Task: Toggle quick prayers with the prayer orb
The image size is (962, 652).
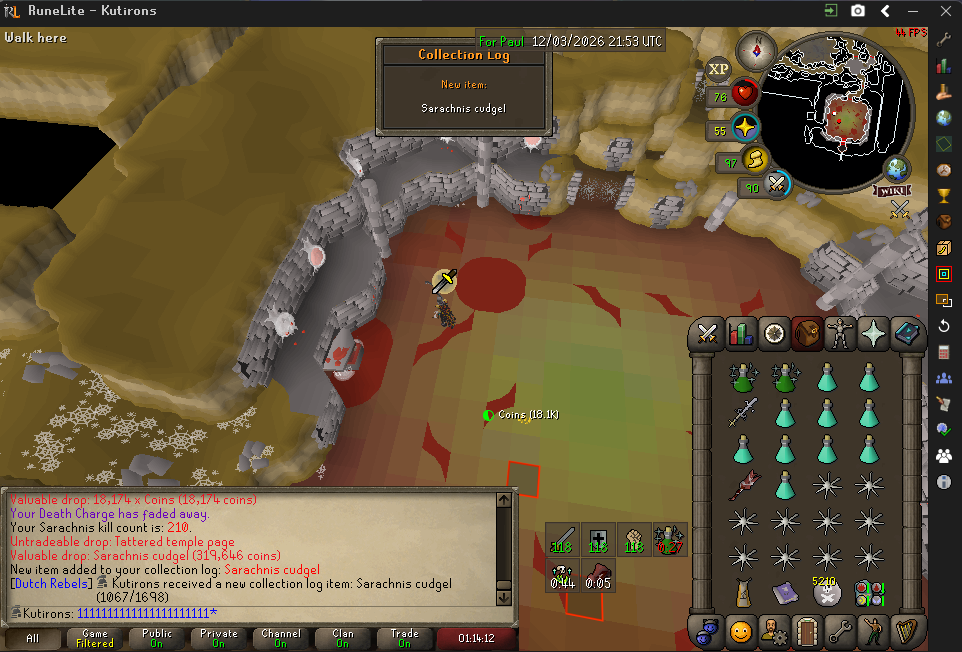Action: point(744,129)
